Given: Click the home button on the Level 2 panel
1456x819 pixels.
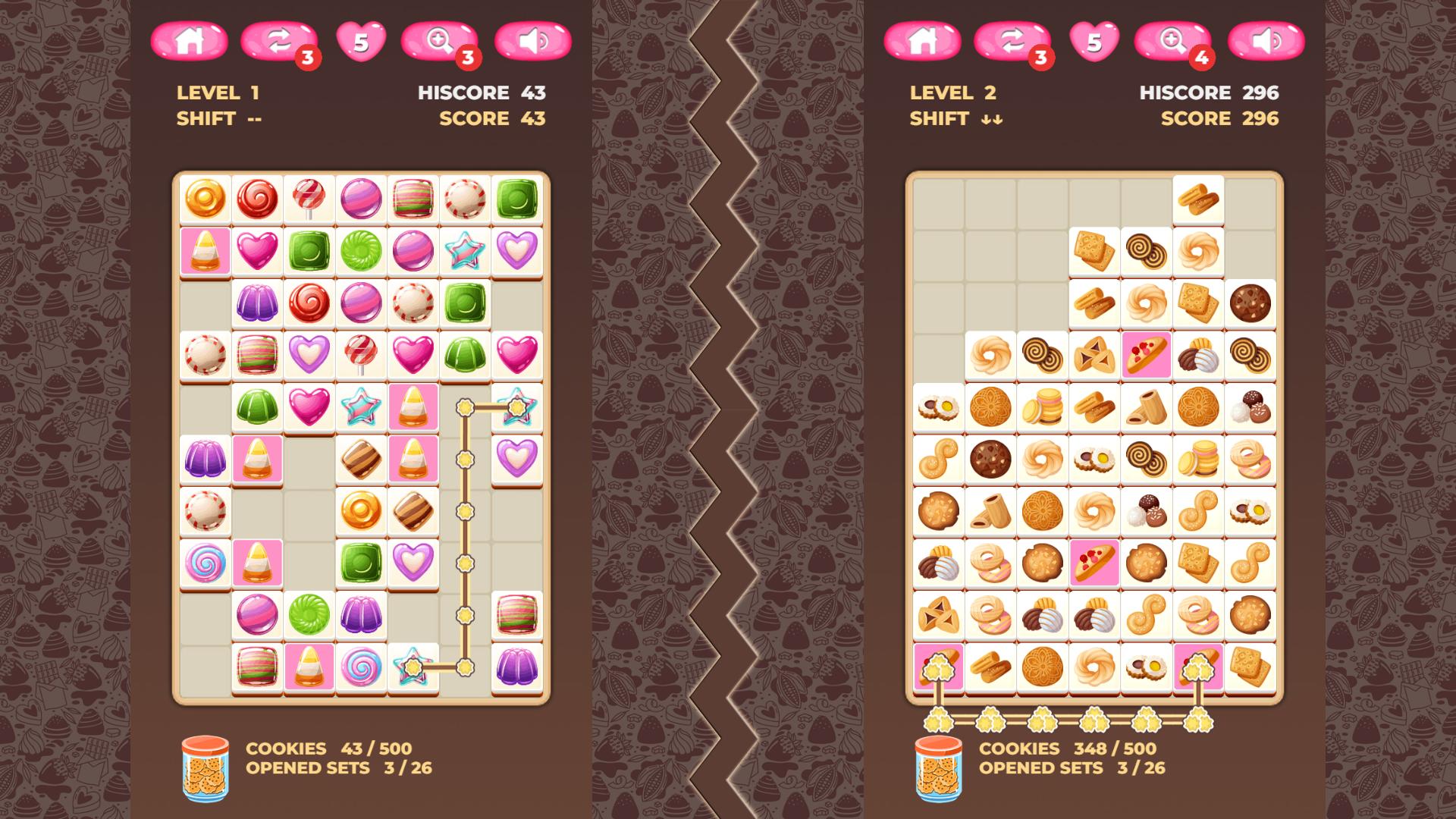Looking at the screenshot, I should 924,42.
